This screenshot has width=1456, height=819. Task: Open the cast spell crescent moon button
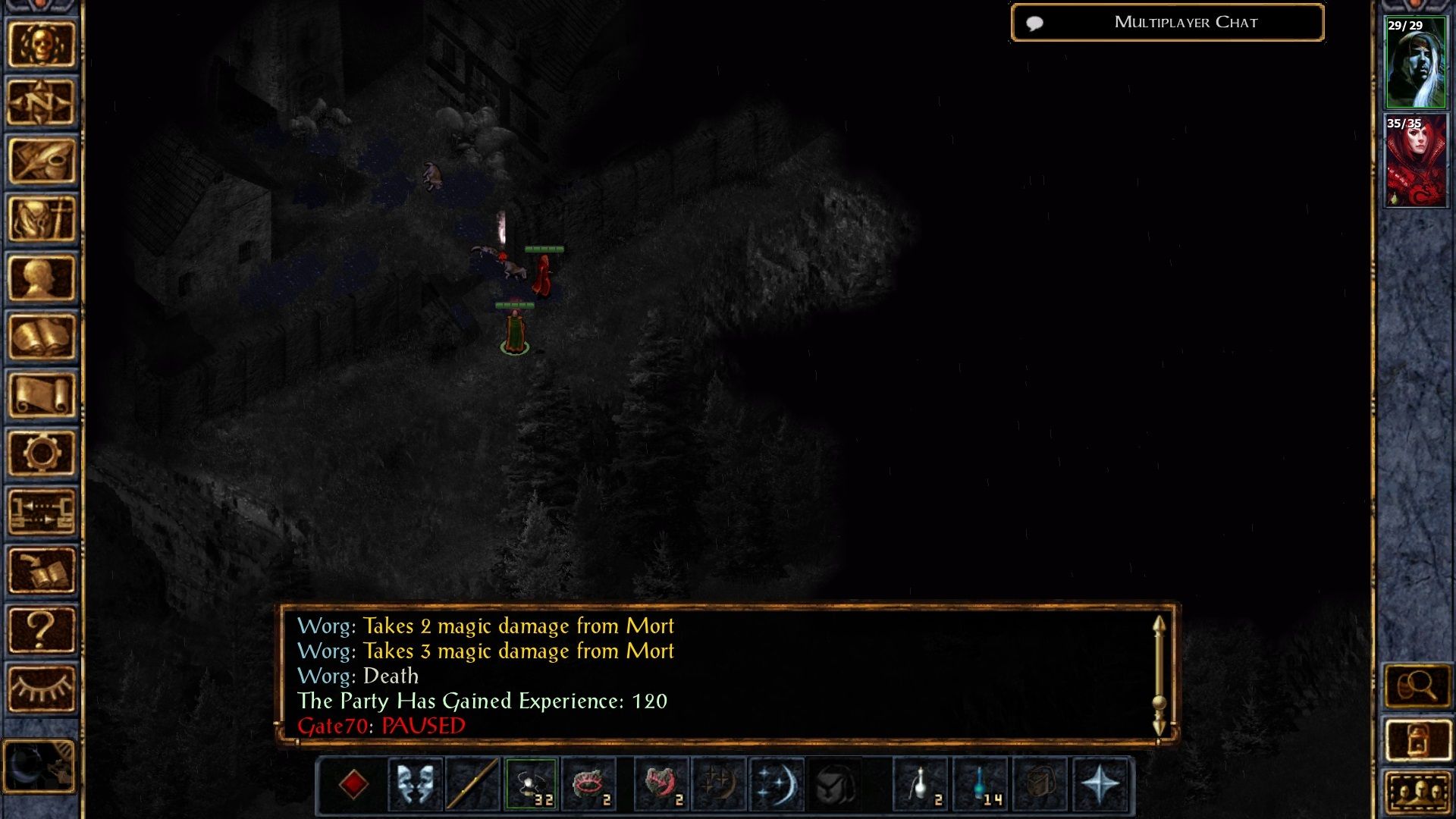(x=777, y=784)
